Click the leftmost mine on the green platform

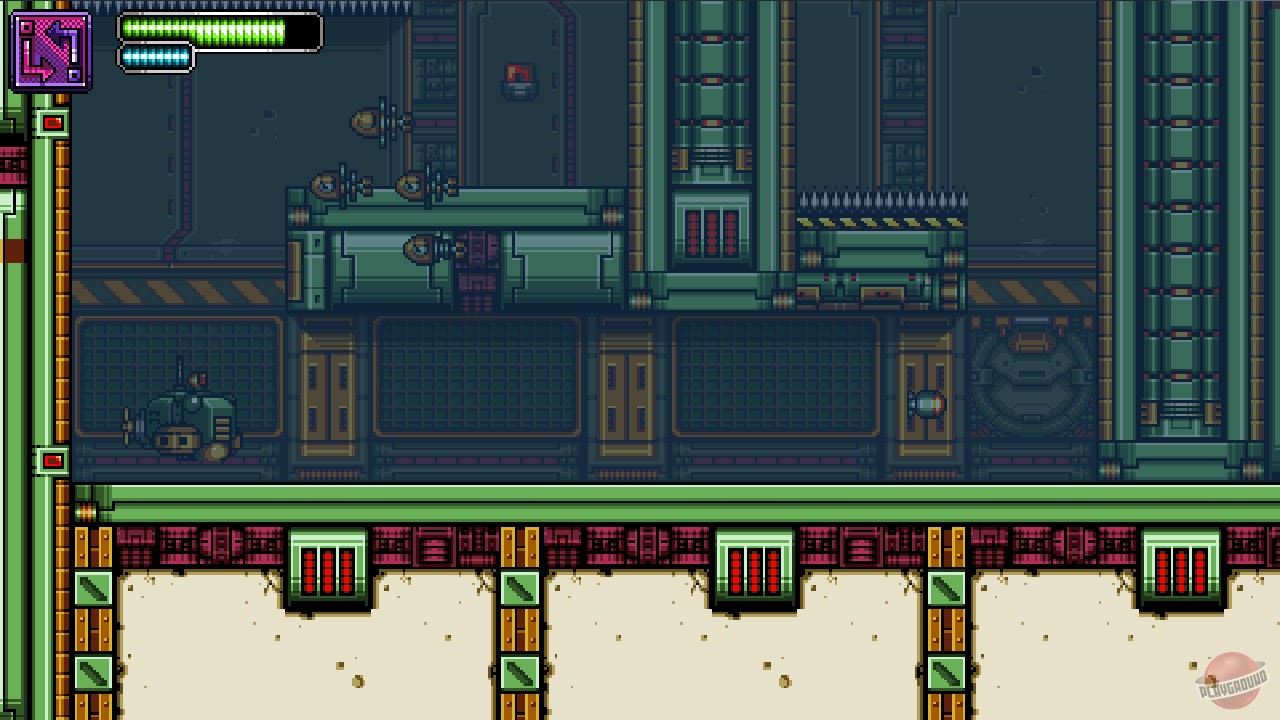click(327, 185)
